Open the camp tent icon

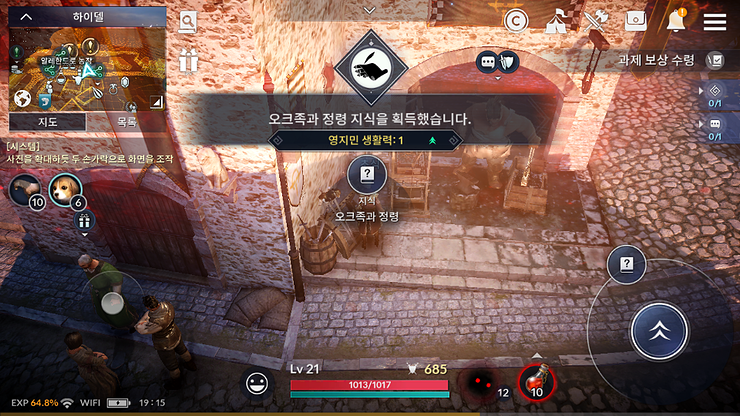pyautogui.click(x=556, y=21)
